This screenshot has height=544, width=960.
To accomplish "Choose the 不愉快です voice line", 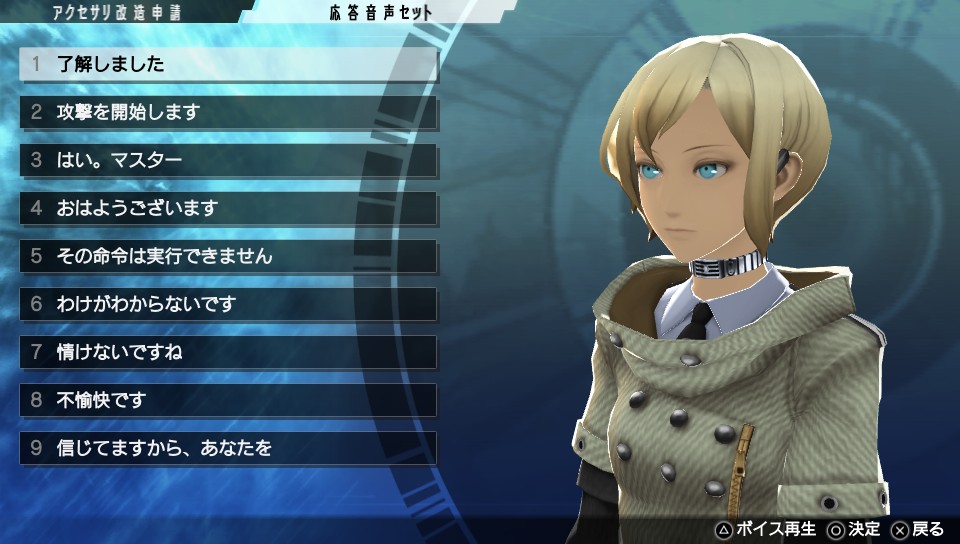I will [x=228, y=400].
